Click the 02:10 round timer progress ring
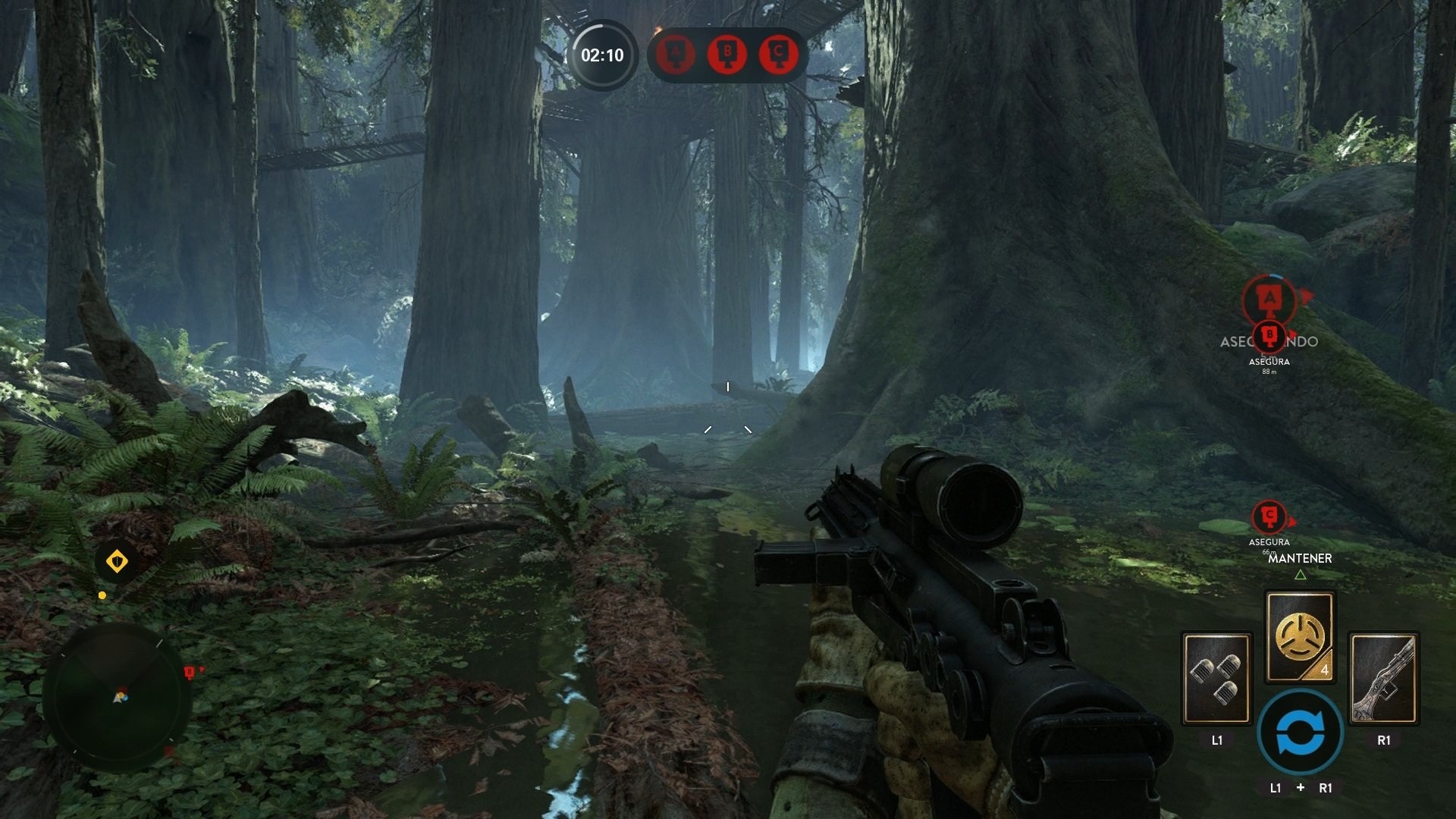This screenshot has height=819, width=1456. coord(602,56)
